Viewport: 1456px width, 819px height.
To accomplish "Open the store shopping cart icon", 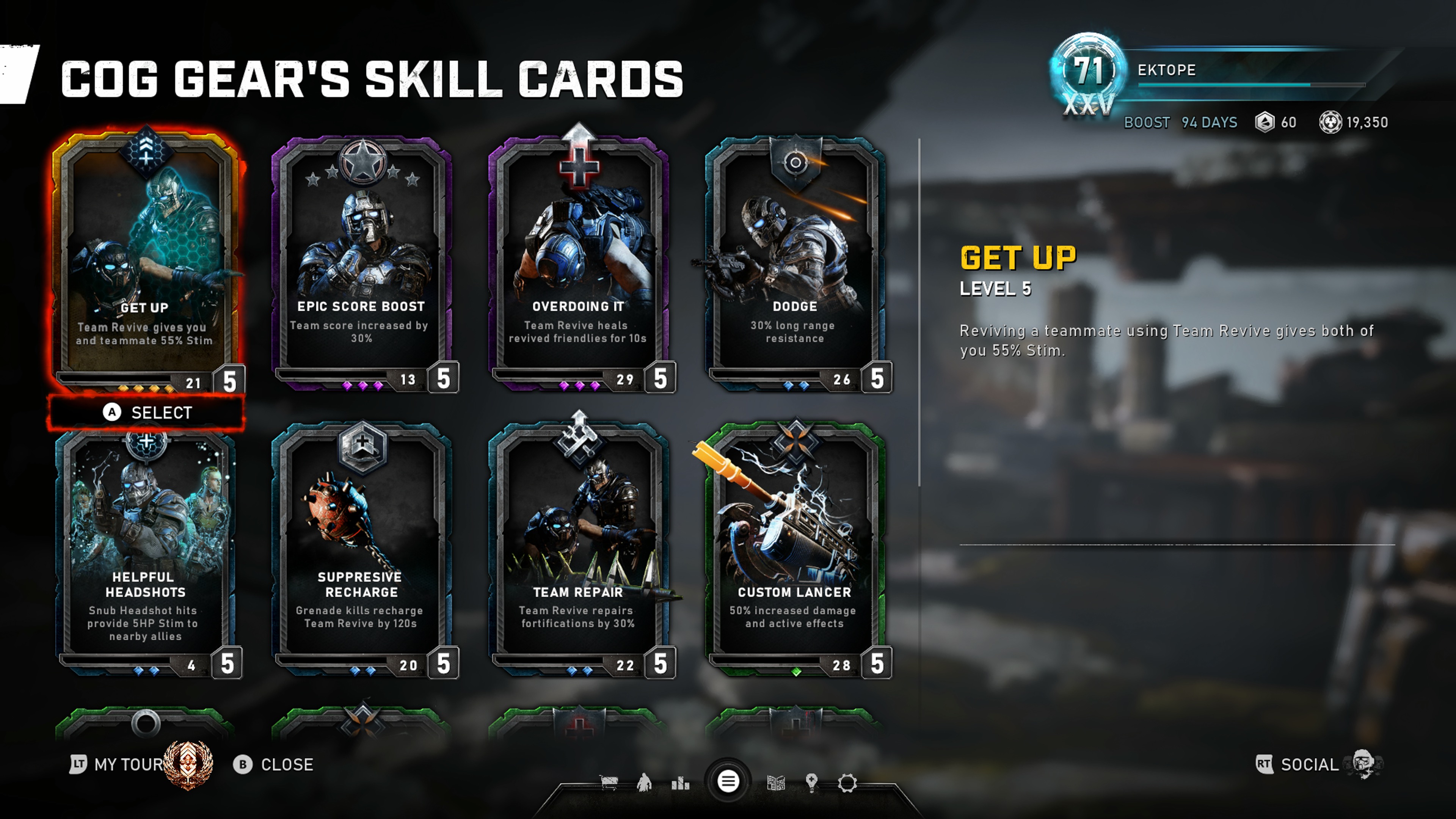I will click(x=609, y=783).
